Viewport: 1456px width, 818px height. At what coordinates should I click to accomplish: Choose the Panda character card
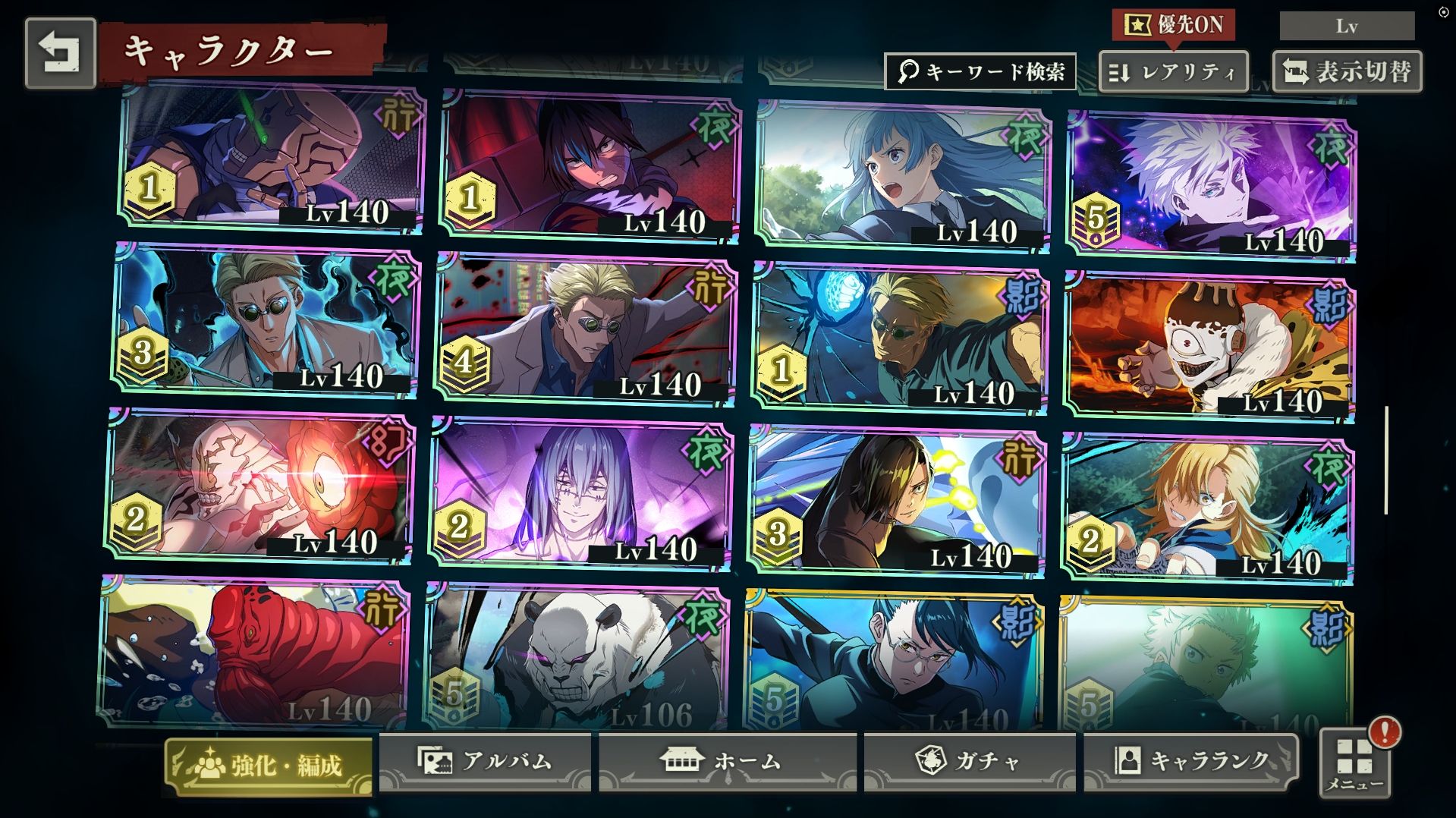(x=577, y=658)
